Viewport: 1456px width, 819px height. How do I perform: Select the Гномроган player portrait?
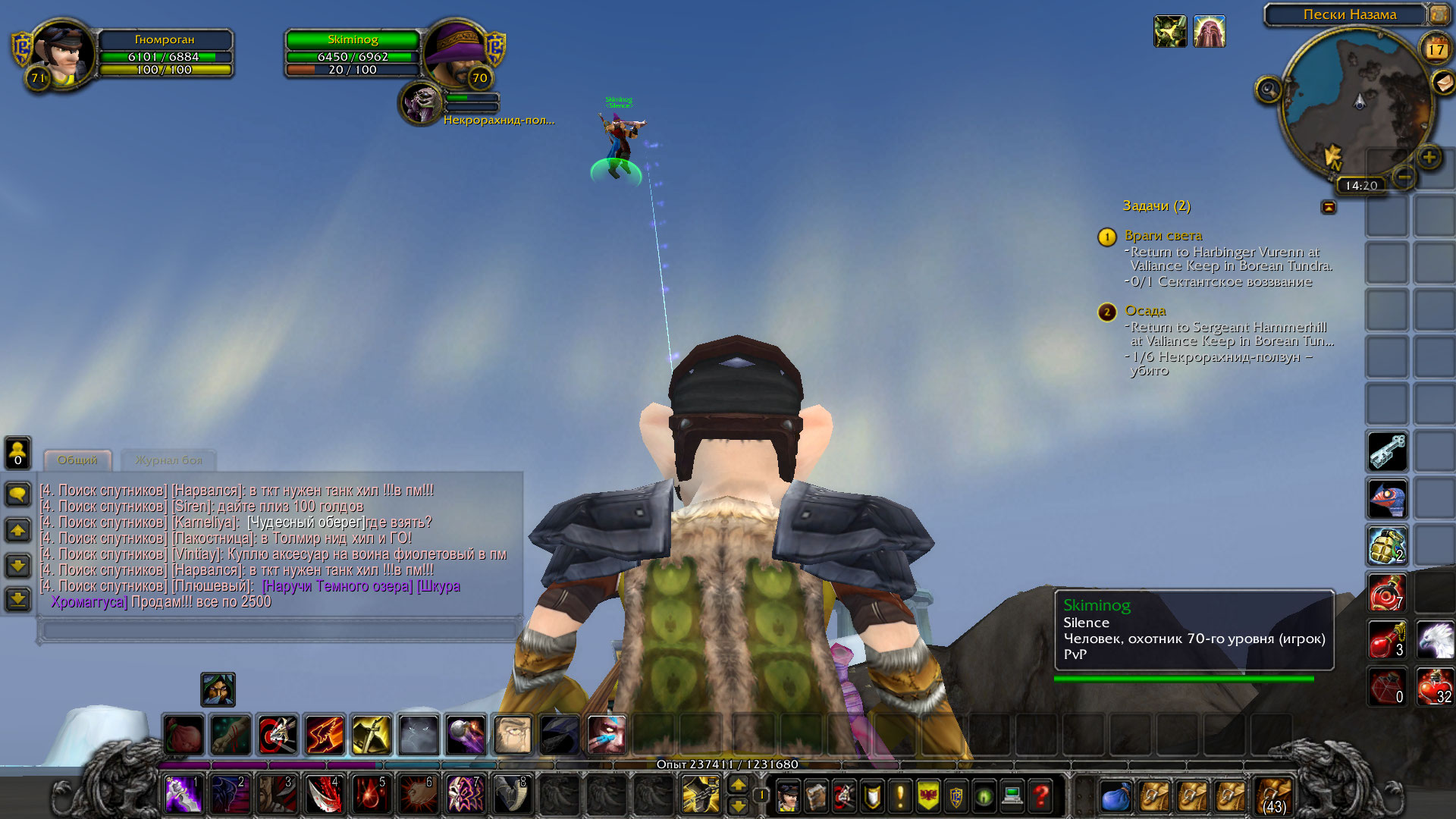pos(63,55)
